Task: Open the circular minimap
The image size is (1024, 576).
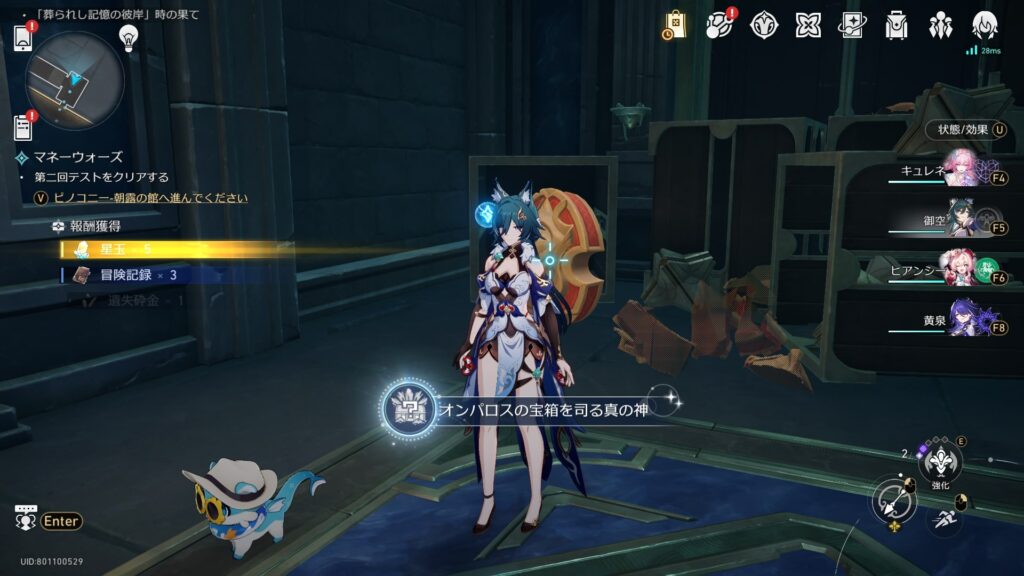Action: point(75,80)
